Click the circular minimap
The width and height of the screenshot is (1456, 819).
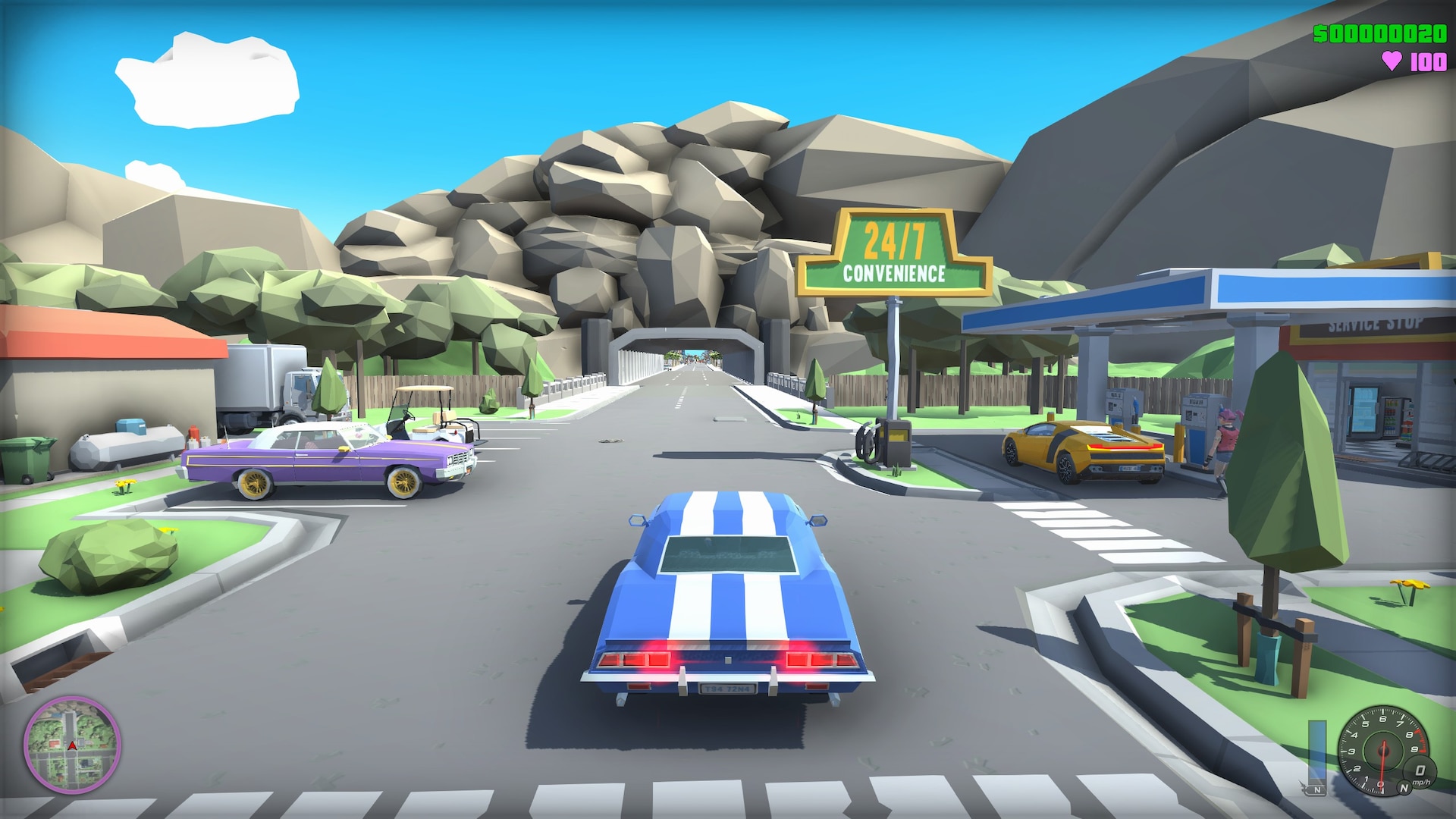tap(71, 744)
